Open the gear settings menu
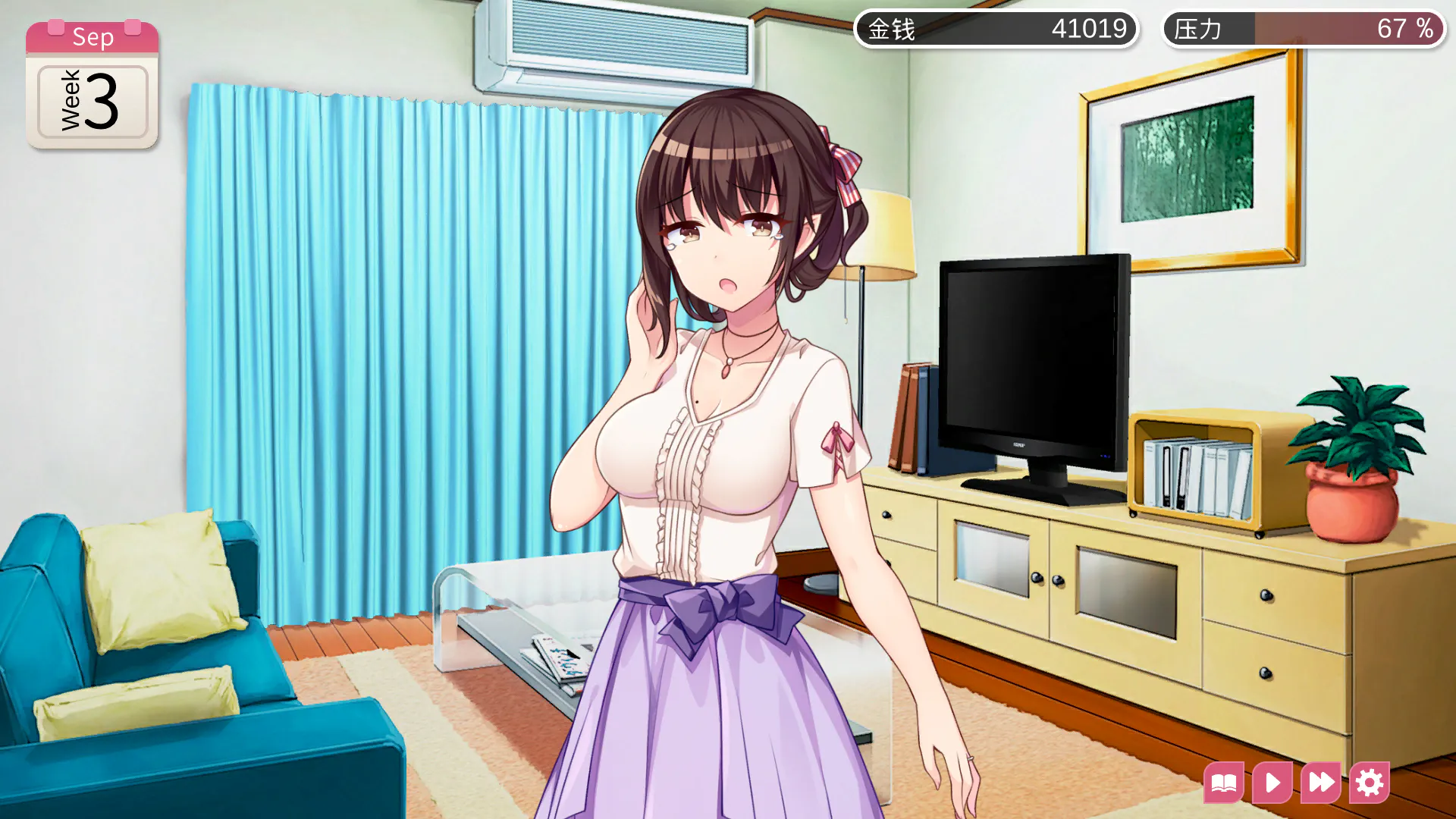This screenshot has width=1456, height=819. 1370,783
